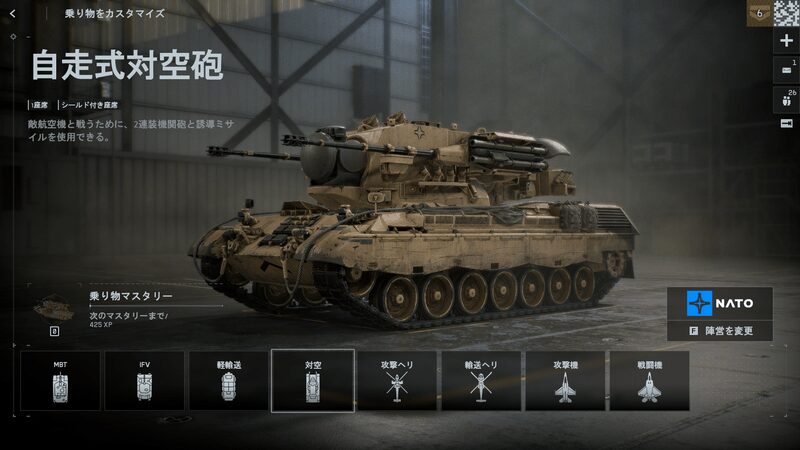Open the 攻撃ヘリ attack helicopter category

point(397,381)
